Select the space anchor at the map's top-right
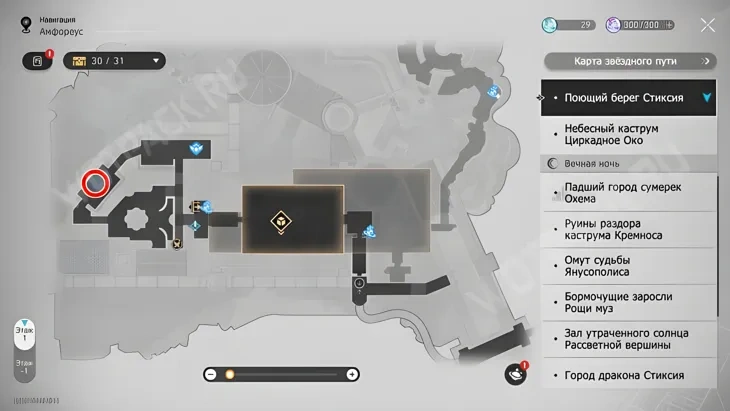This screenshot has height=411, width=730. pyautogui.click(x=494, y=91)
